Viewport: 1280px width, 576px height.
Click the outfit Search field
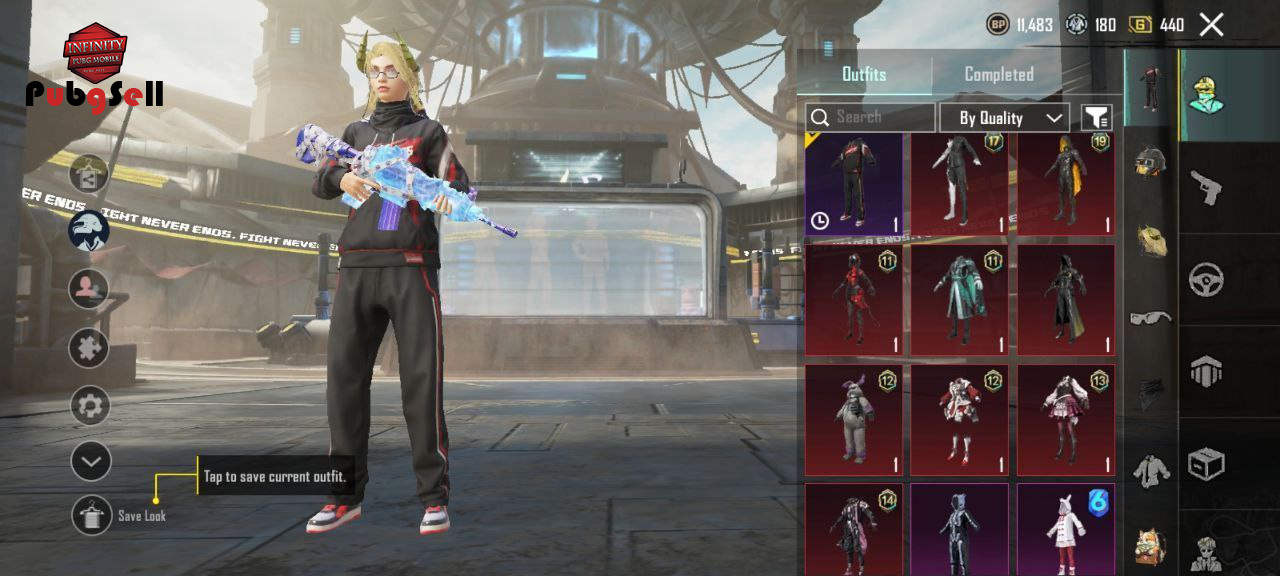point(870,118)
